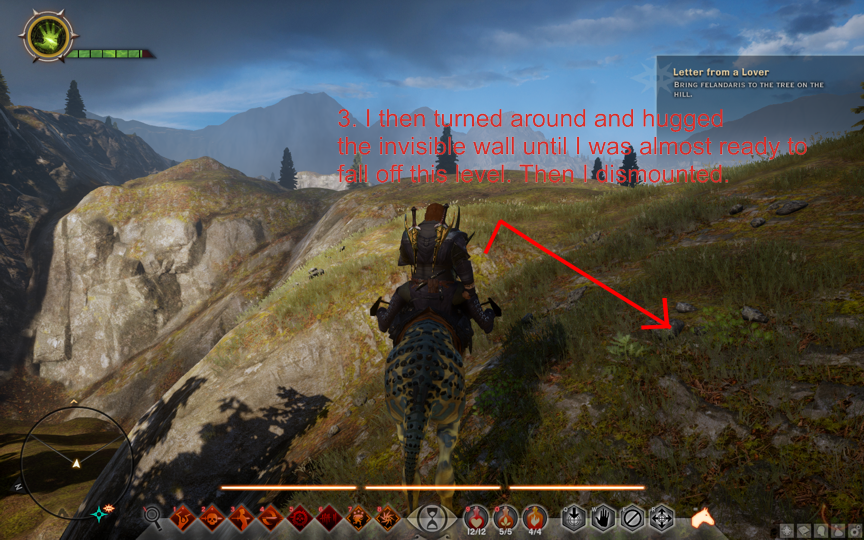This screenshot has height=540, width=864.
Task: Activate the spiked sunburst ability icon
Action: tap(387, 518)
